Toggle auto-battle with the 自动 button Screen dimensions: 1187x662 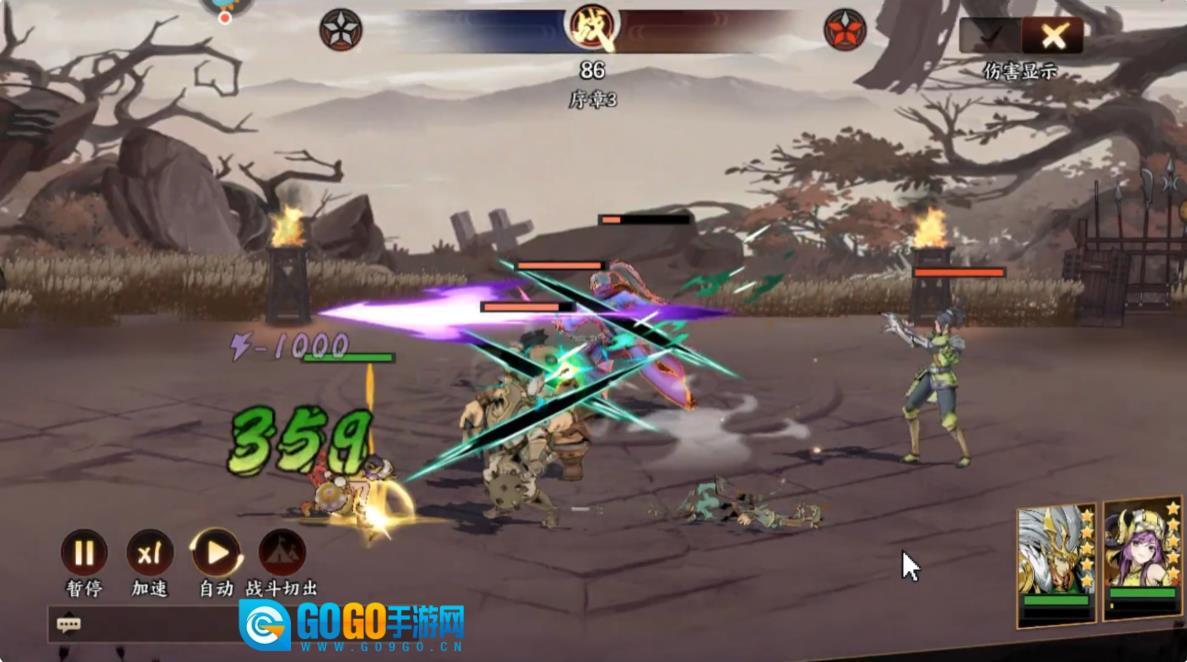(x=216, y=553)
